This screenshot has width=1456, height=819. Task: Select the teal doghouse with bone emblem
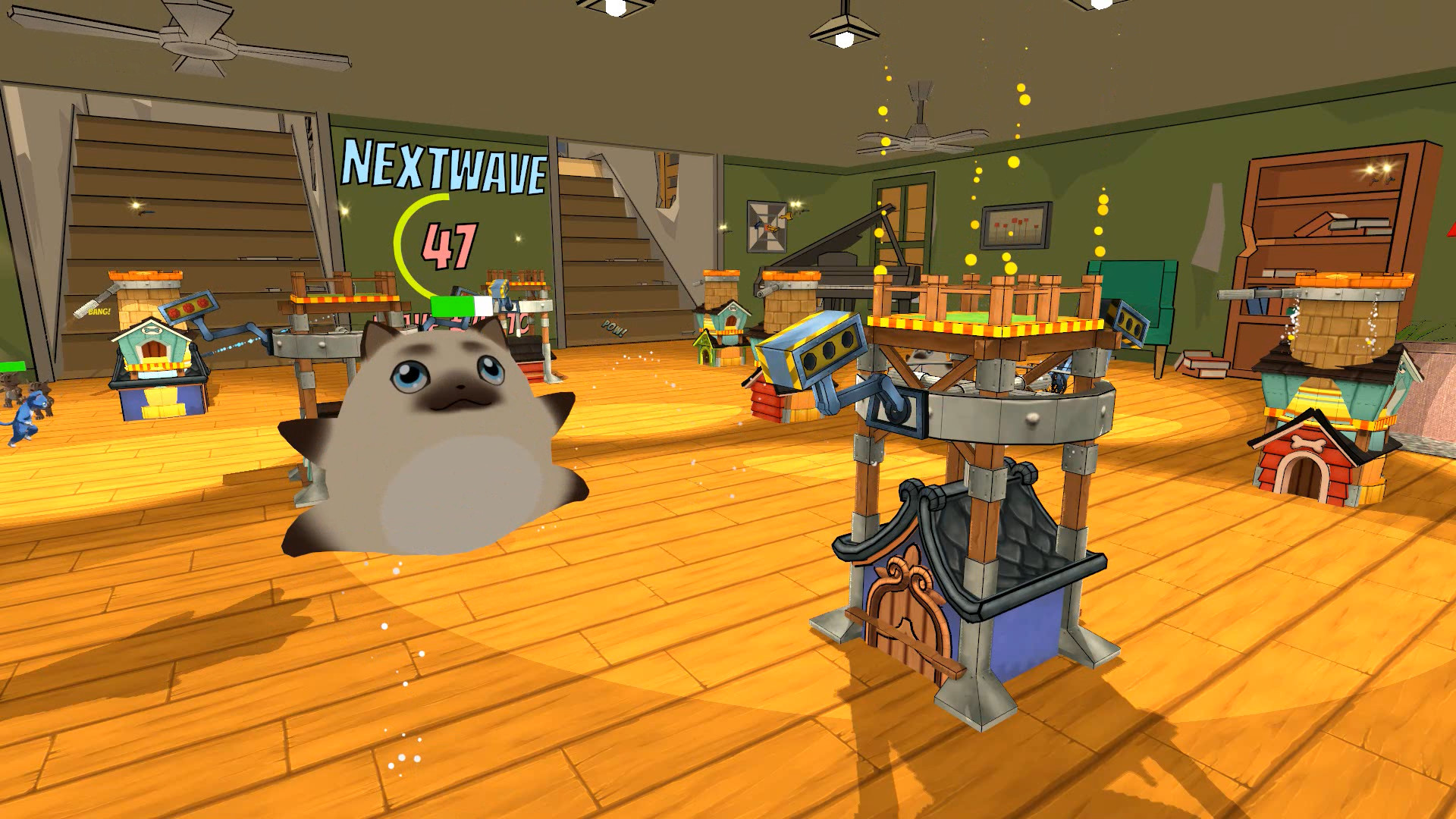(152, 349)
